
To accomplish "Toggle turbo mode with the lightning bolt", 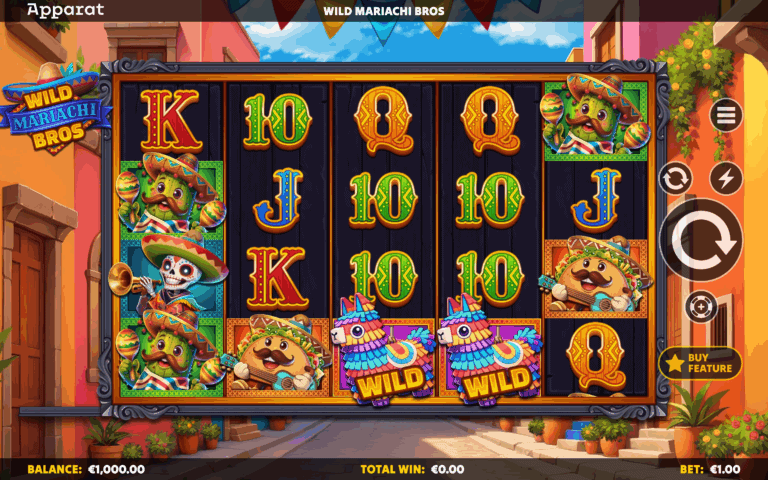I will [x=726, y=179].
